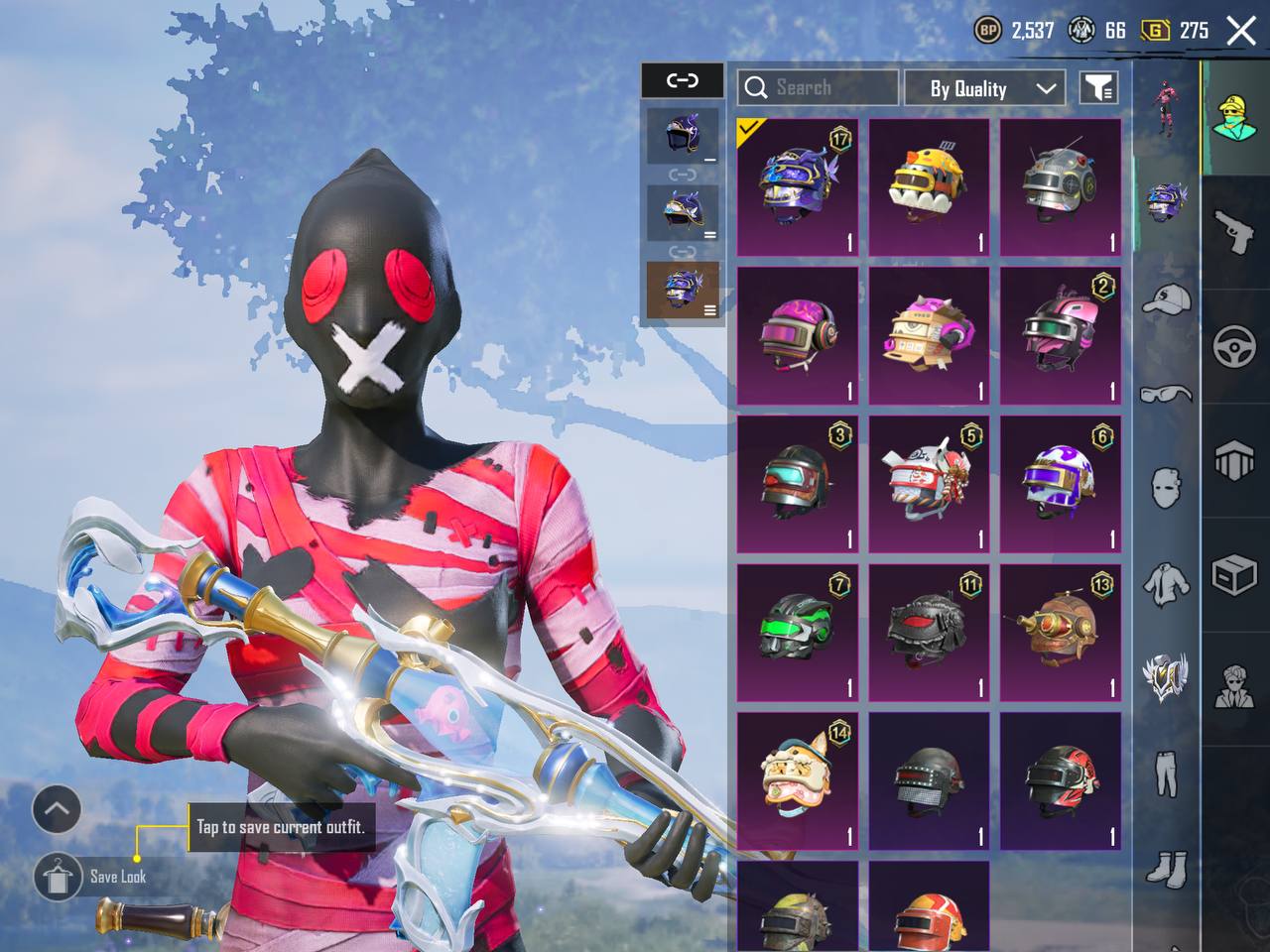Select the equipped purple samurai helmet
The image size is (1270, 952).
(x=798, y=188)
